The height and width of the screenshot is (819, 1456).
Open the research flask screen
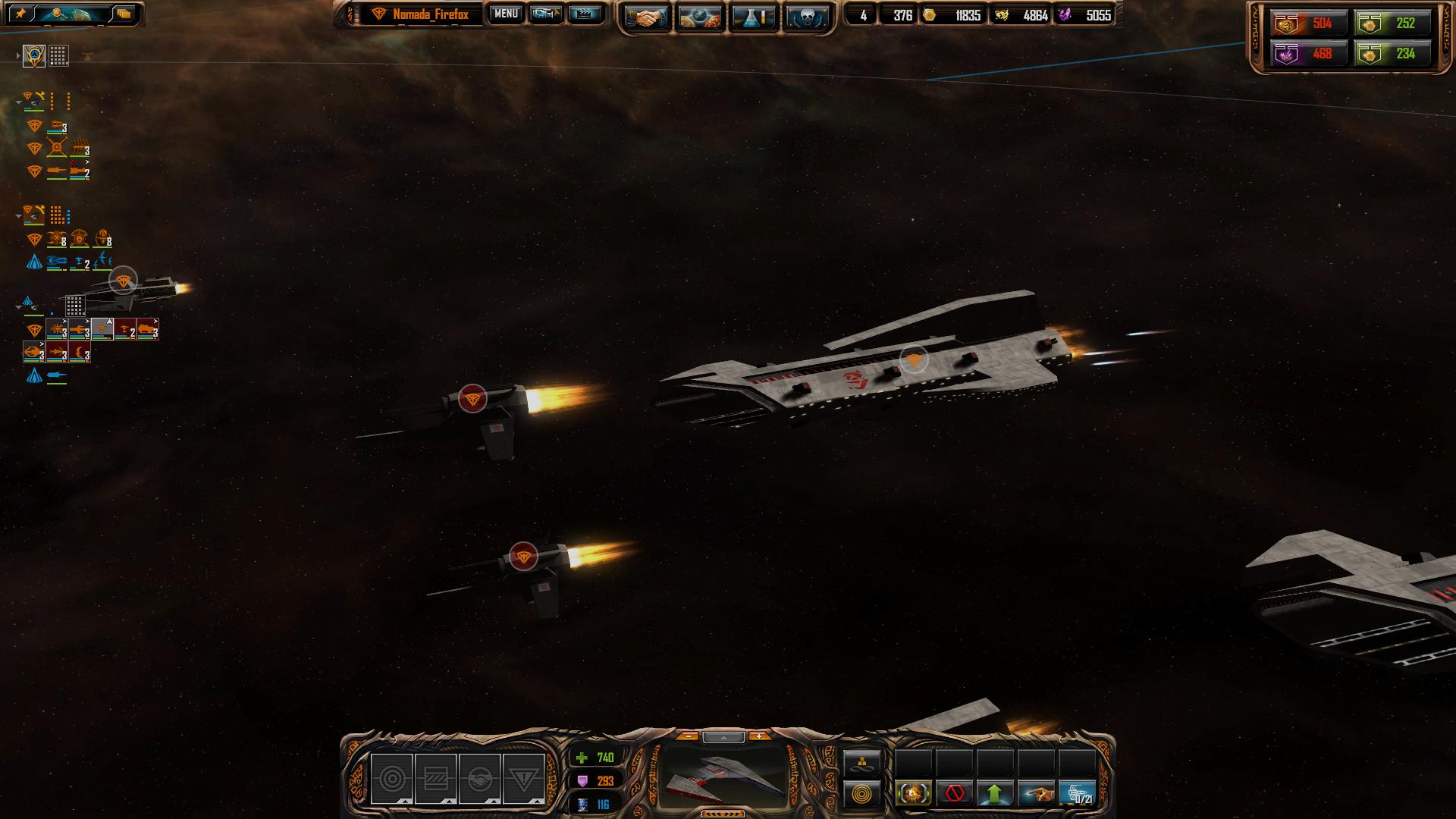pos(754,17)
